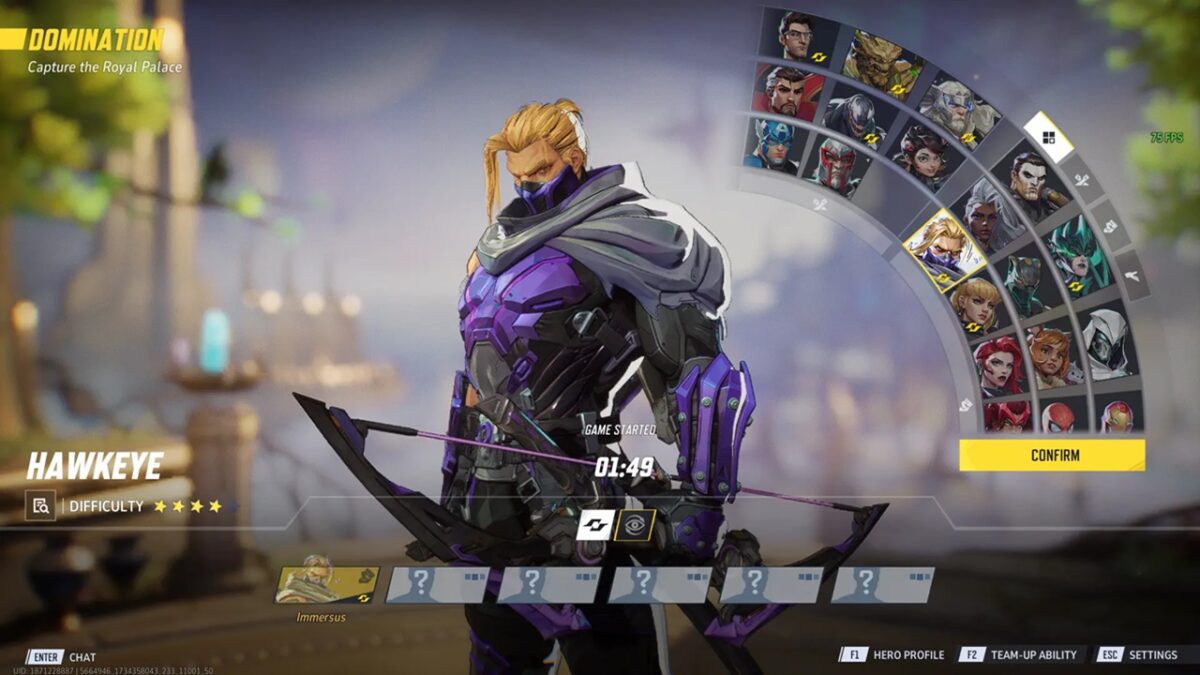This screenshot has width=1200, height=675.
Task: Open Hawkeye's hero details magnifier icon
Action: [x=40, y=506]
